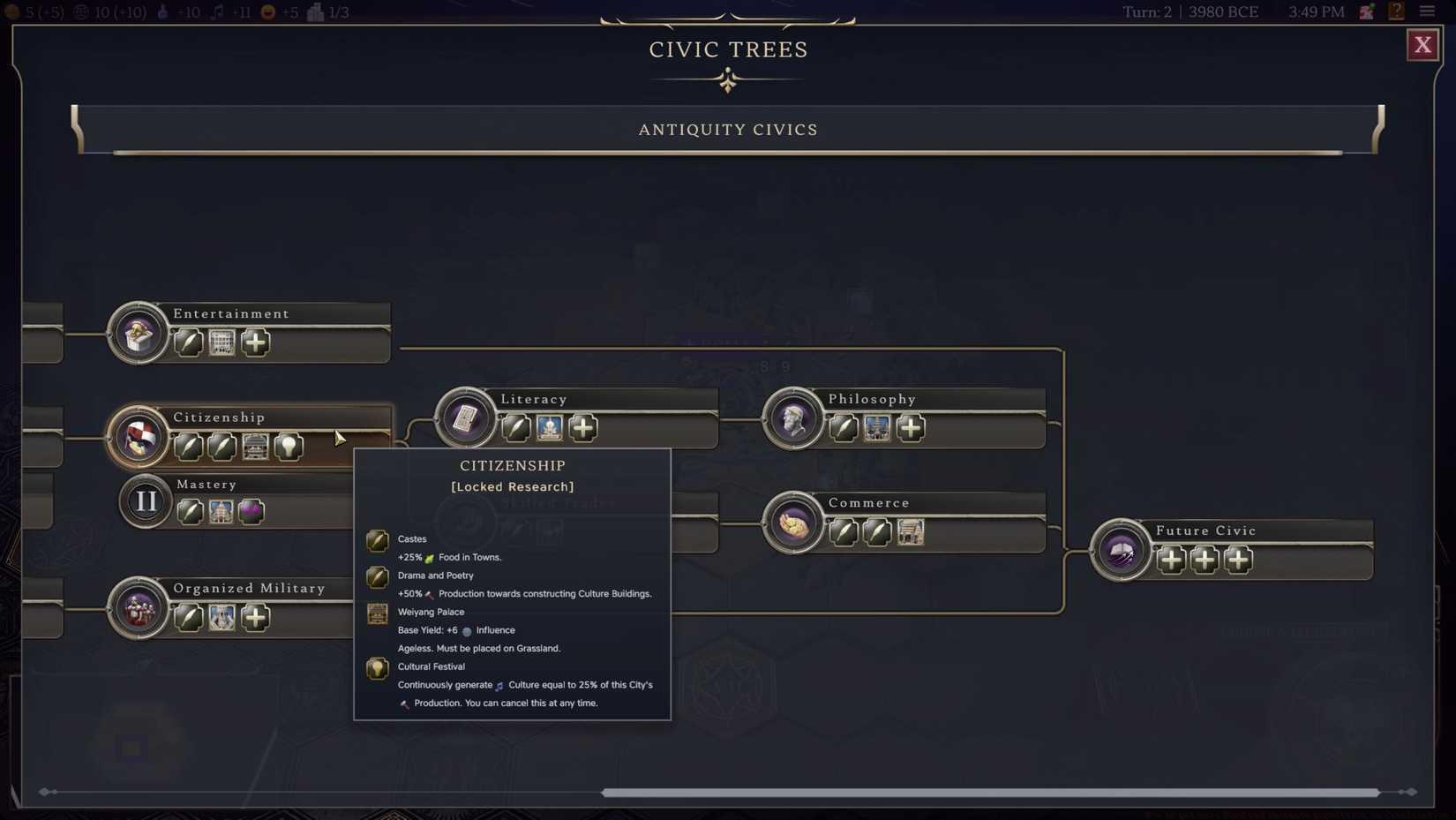The height and width of the screenshot is (820, 1456).
Task: Select the Citizenship civic portrait icon
Action: (137, 437)
